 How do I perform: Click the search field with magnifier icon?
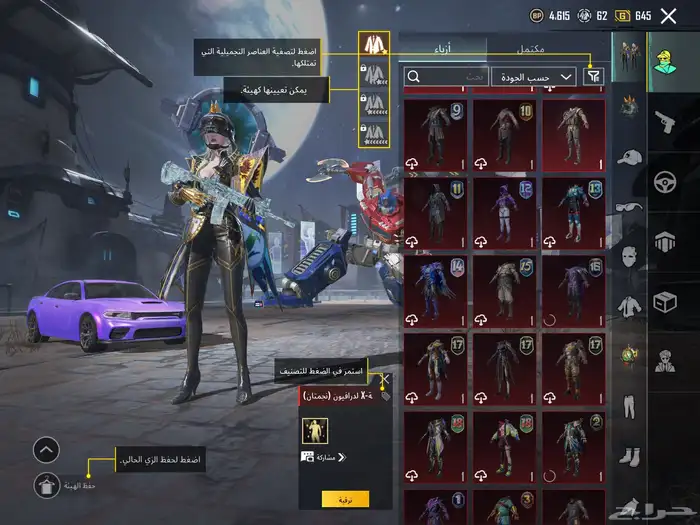[445, 76]
